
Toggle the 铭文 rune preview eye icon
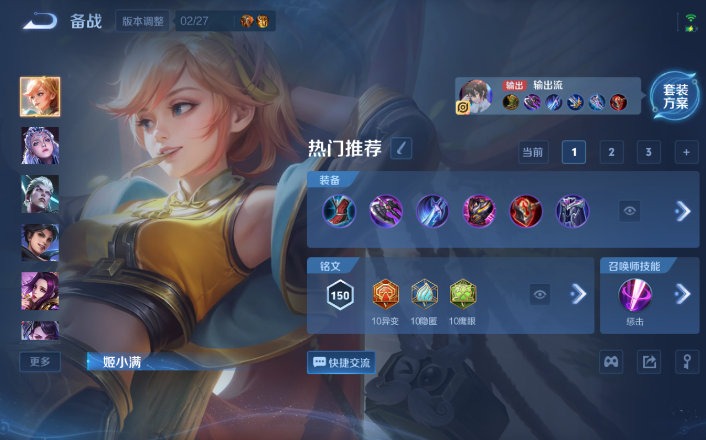coord(540,294)
